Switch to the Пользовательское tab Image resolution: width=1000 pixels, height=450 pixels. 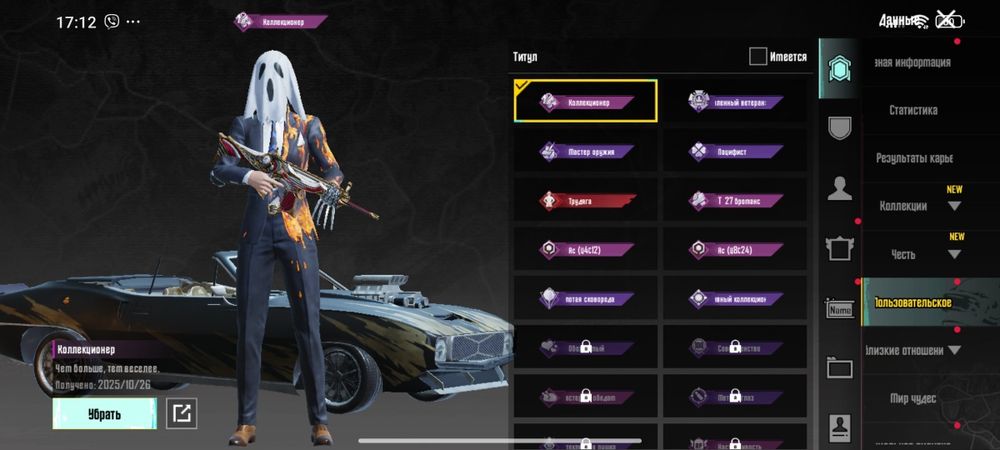point(912,302)
